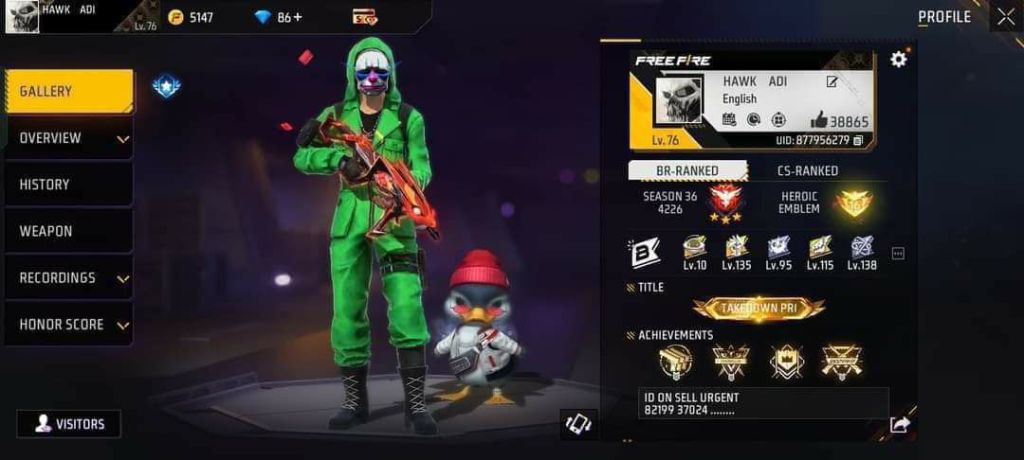Open the Gallery tab
The image size is (1024, 460).
pyautogui.click(x=68, y=92)
